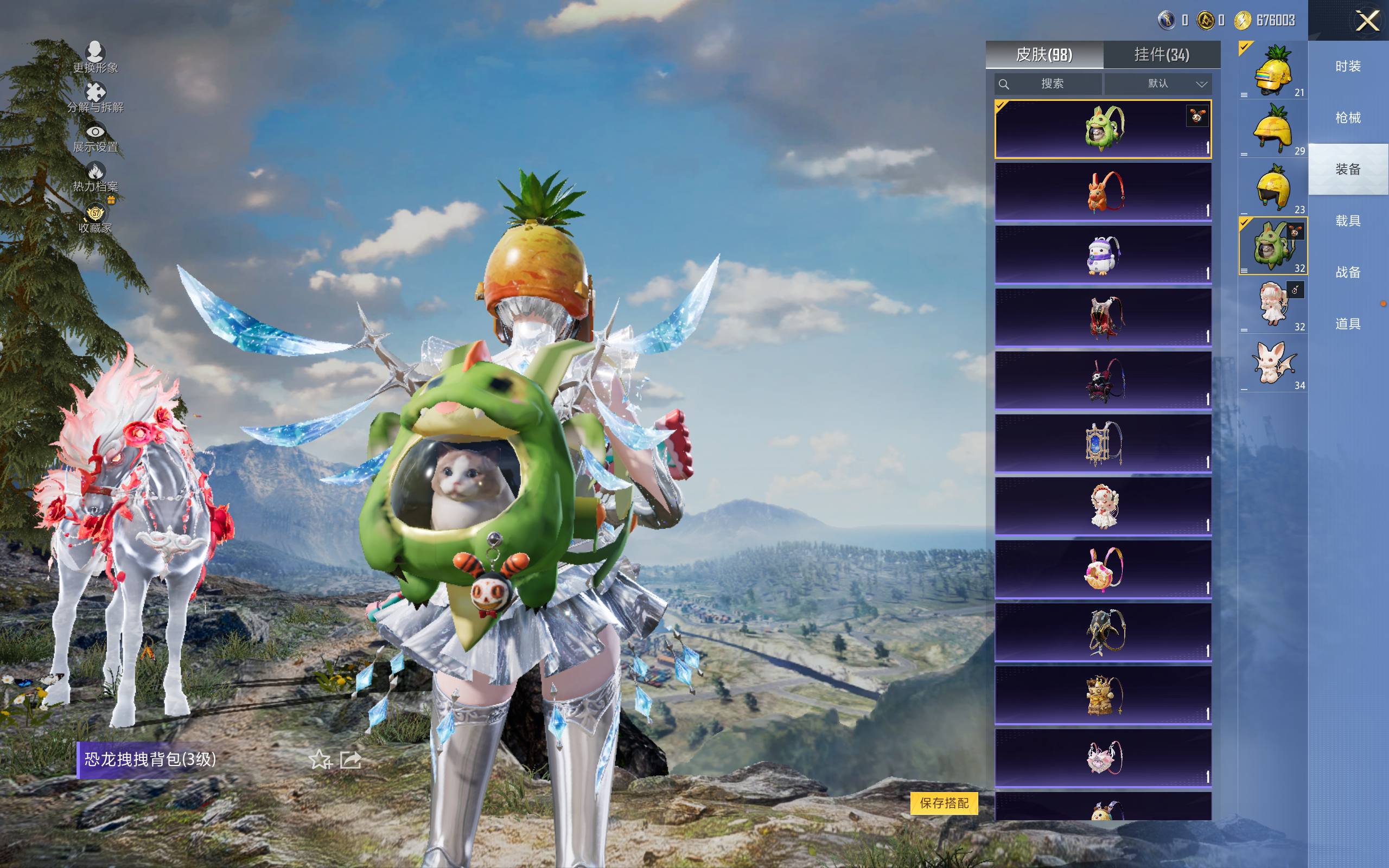Show the 道具 category
This screenshot has height=868, width=1389.
[x=1348, y=324]
